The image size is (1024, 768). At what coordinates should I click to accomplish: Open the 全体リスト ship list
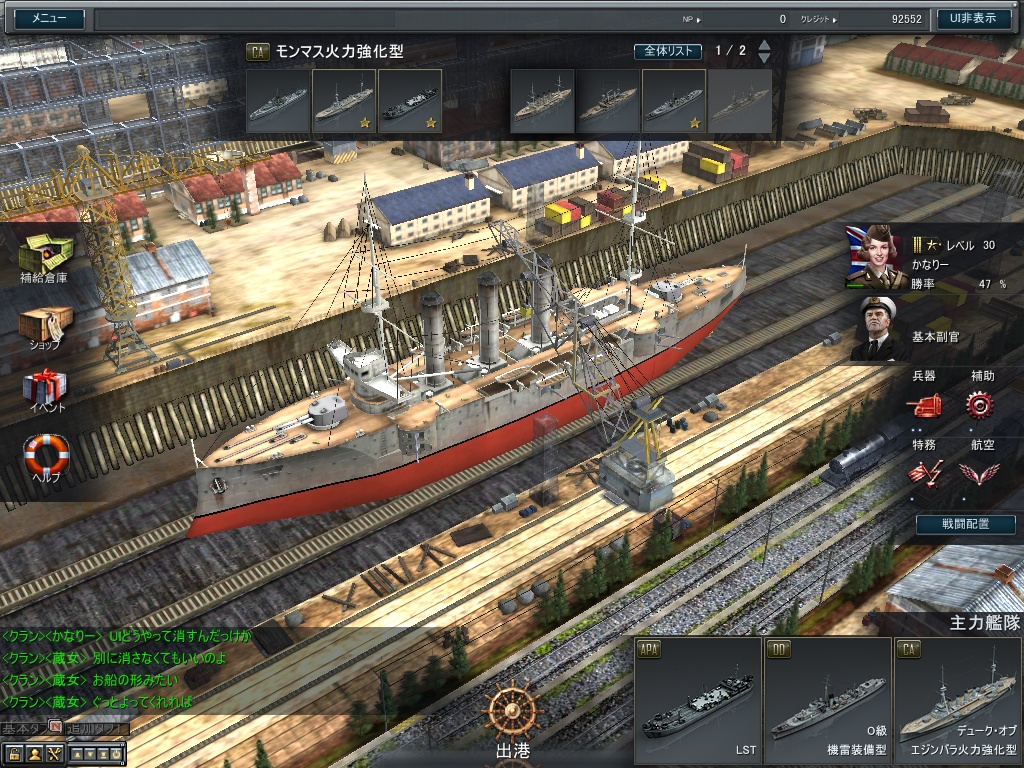(x=667, y=51)
